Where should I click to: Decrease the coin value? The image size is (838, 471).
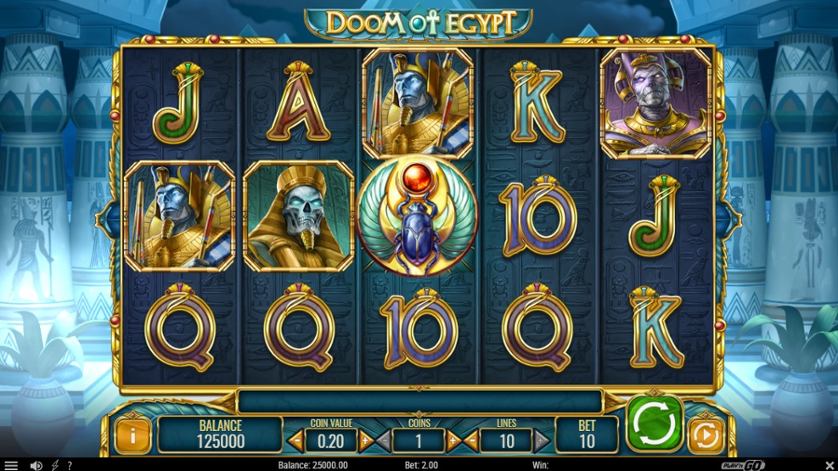click(x=296, y=439)
